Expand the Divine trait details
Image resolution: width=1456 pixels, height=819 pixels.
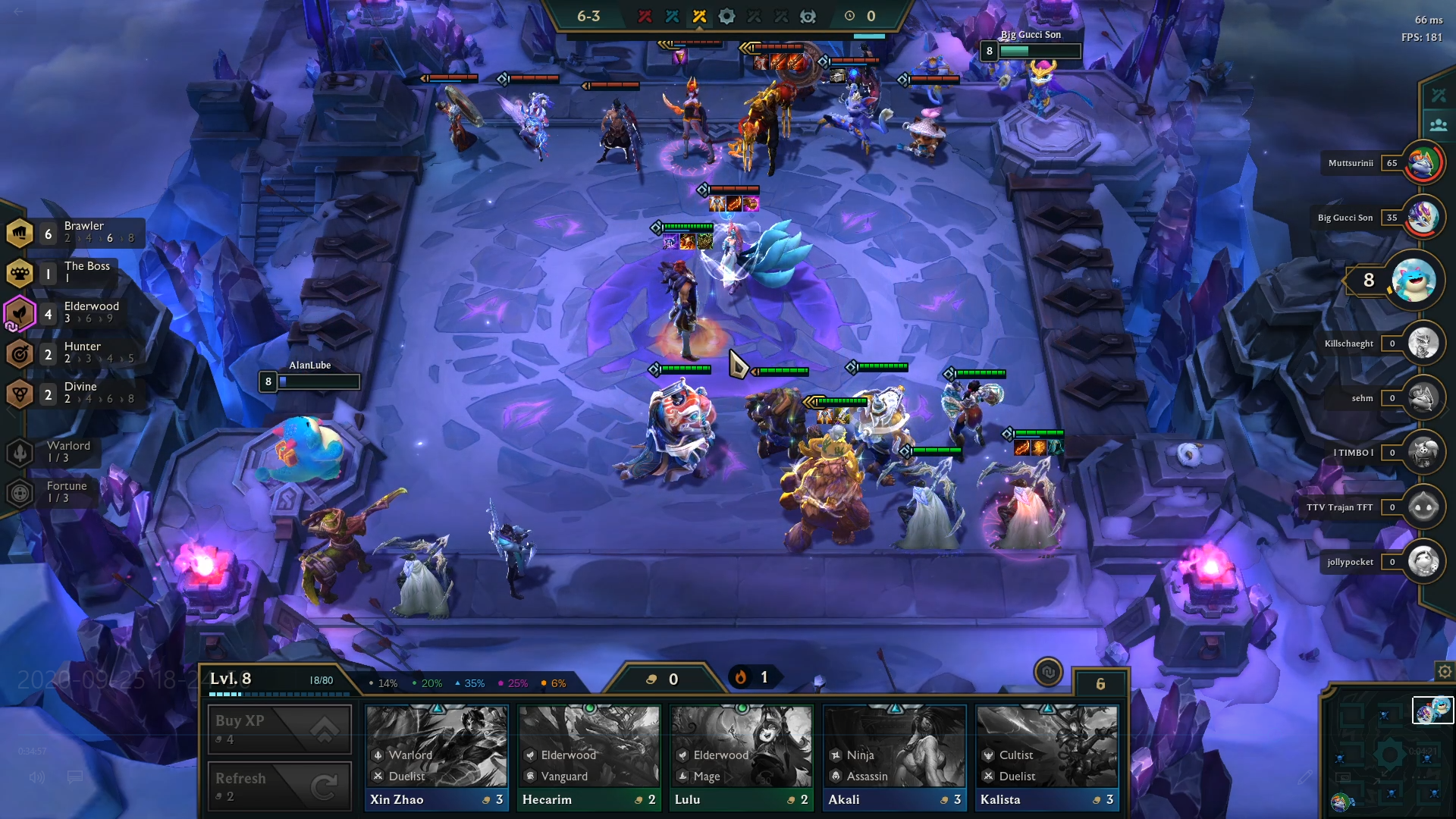20,394
